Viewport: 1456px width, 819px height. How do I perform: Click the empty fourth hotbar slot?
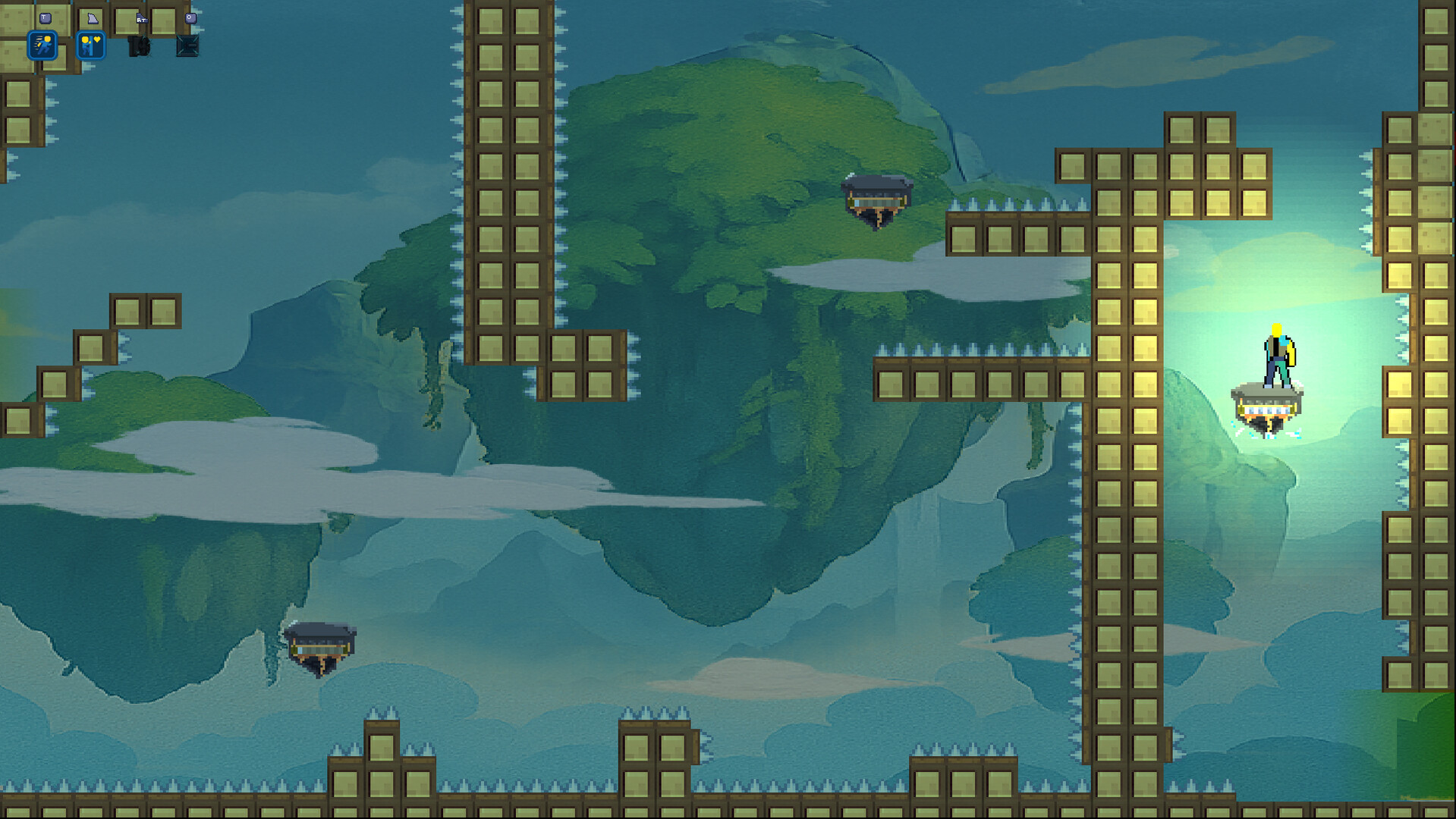(x=162, y=20)
